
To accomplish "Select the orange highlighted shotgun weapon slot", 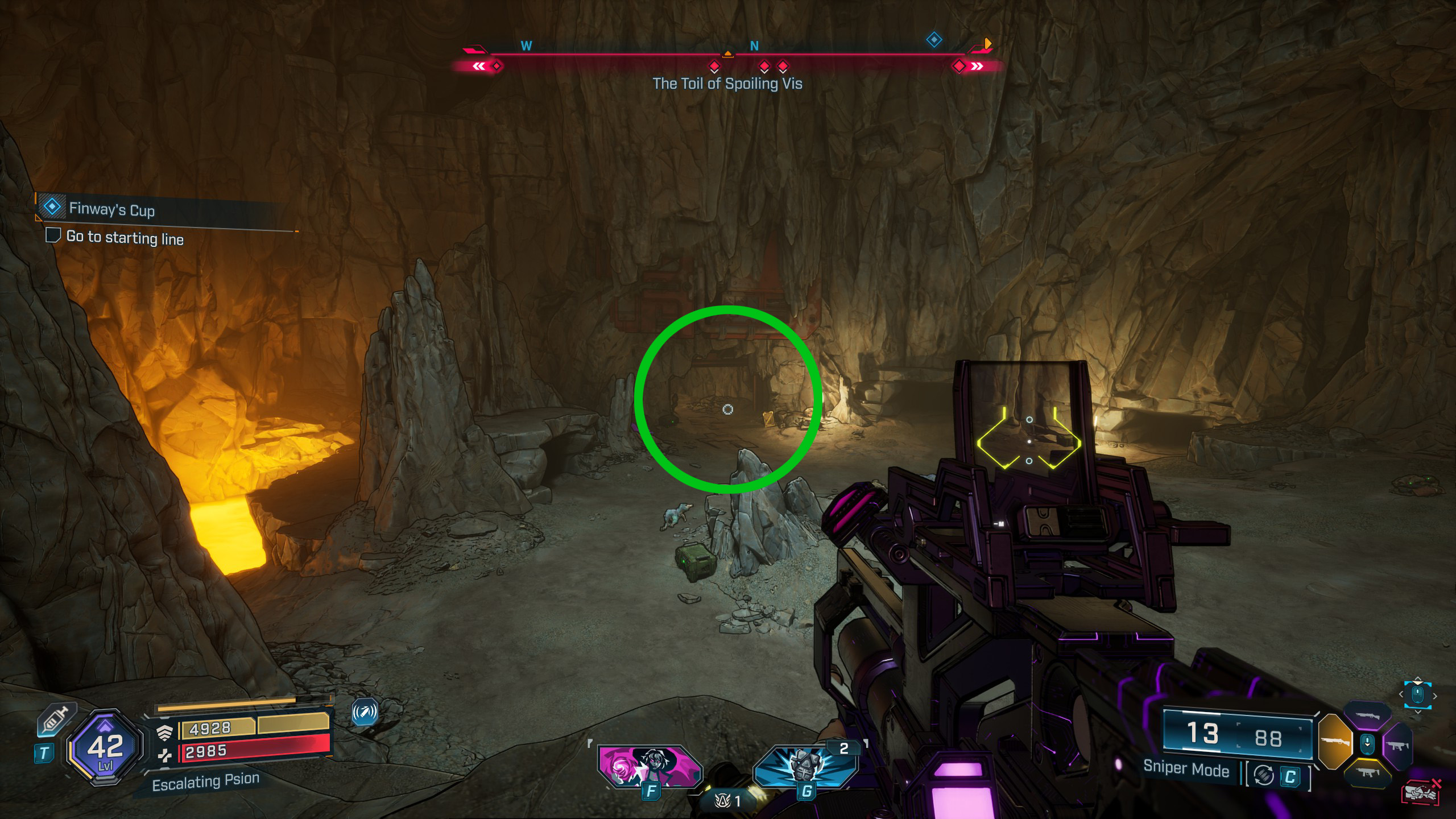I will pyautogui.click(x=1334, y=742).
